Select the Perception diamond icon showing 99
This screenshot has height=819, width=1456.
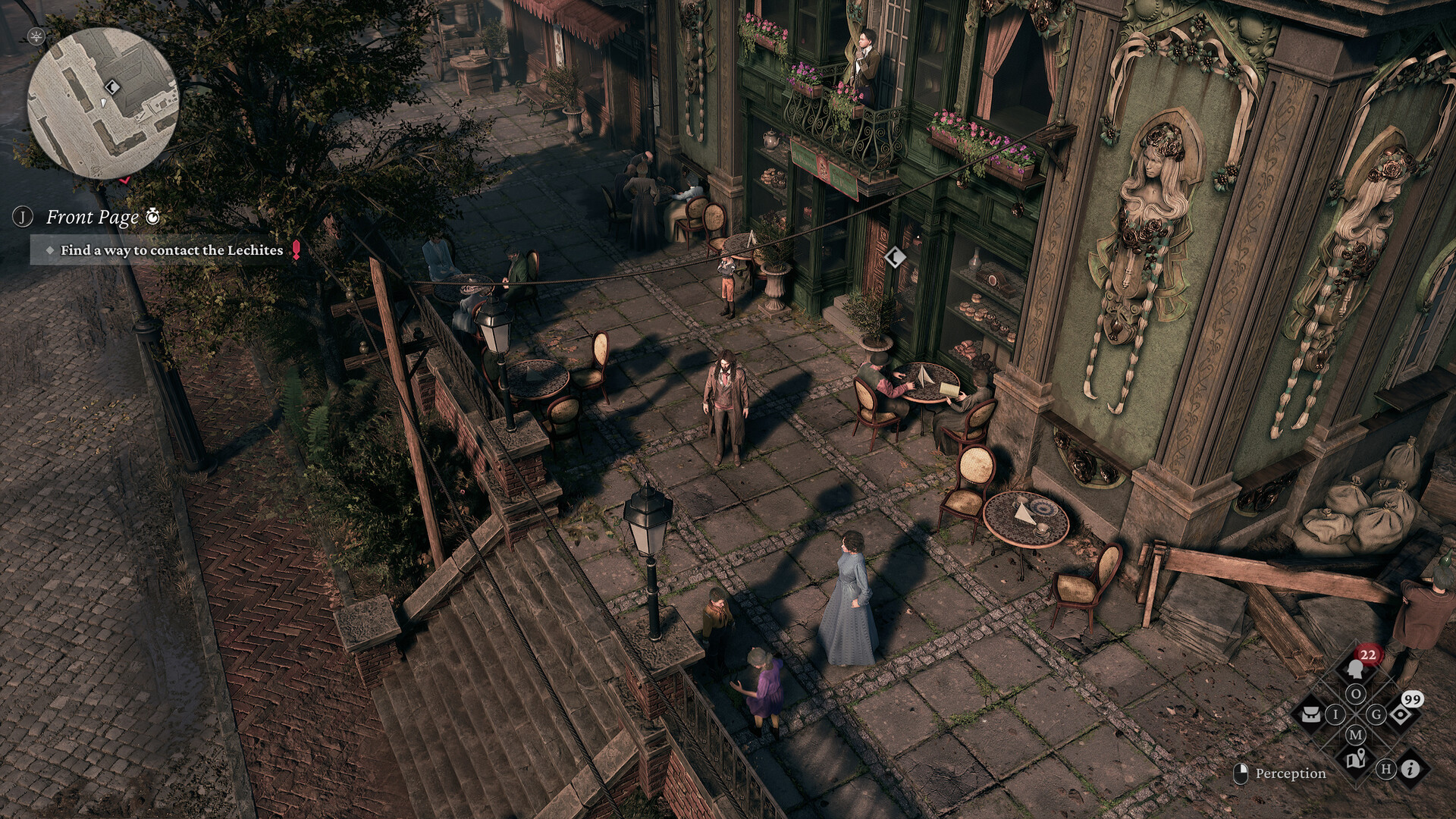[x=1400, y=714]
